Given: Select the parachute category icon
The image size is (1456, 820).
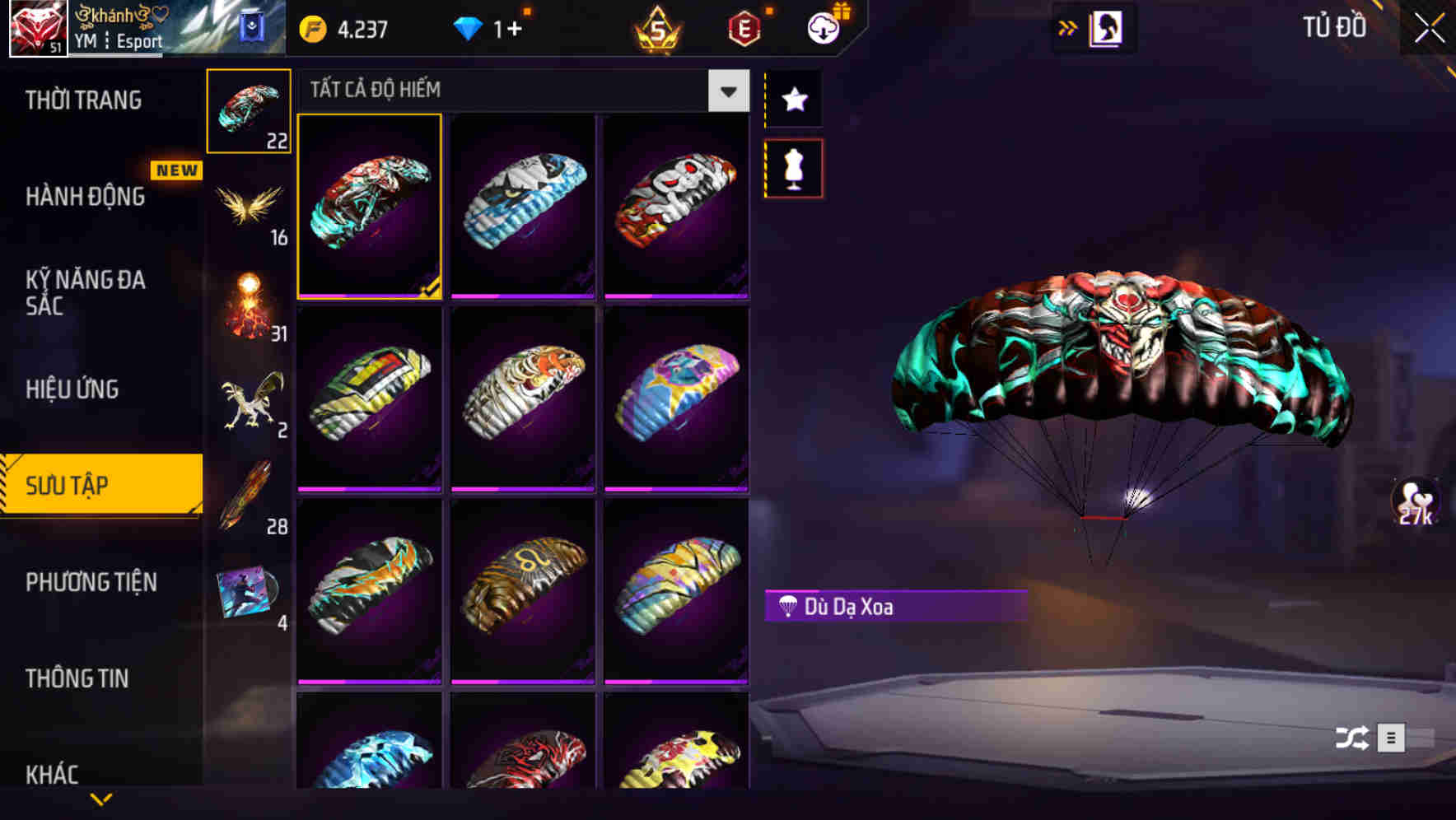Looking at the screenshot, I should [249, 111].
